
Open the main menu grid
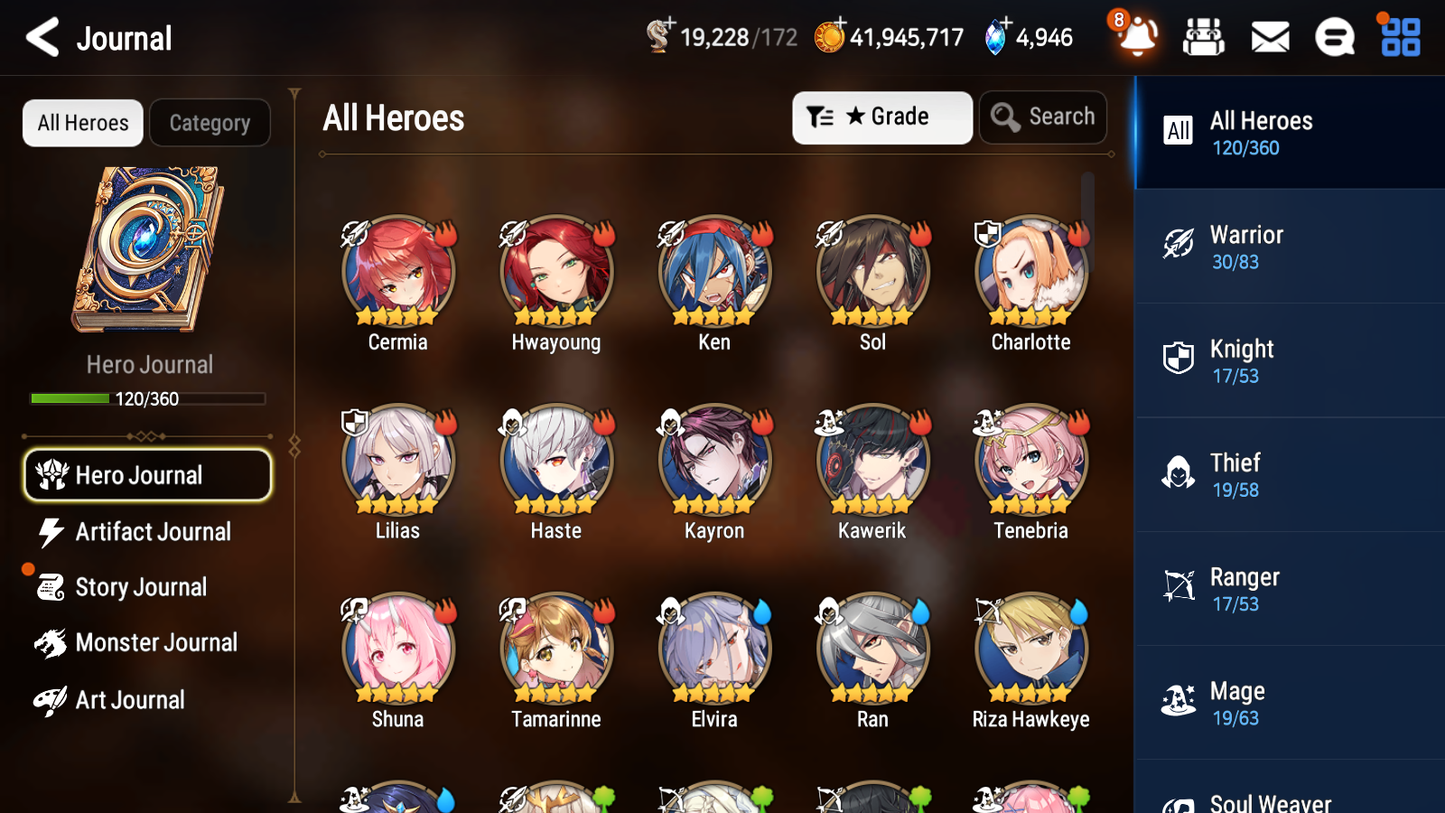point(1399,37)
